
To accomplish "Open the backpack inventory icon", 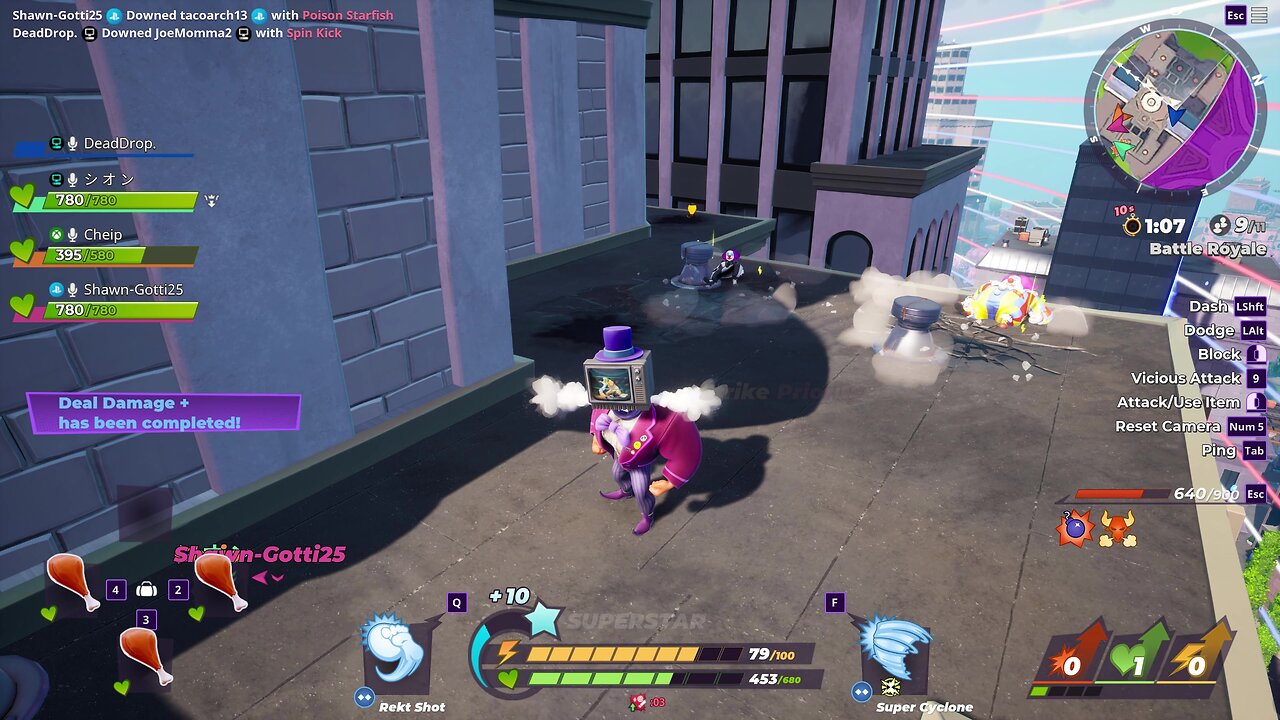I will point(146,590).
